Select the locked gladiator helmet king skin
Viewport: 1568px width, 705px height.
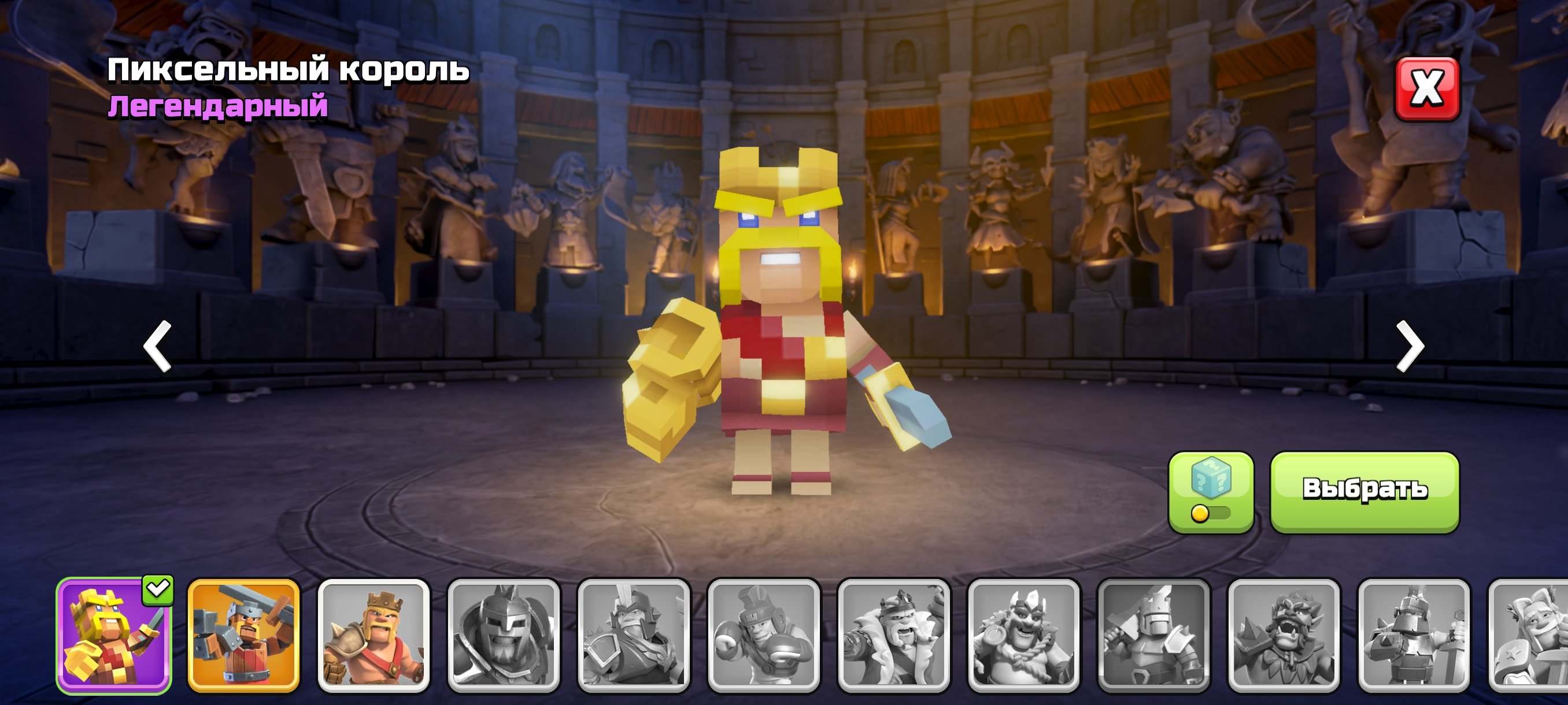tap(504, 635)
